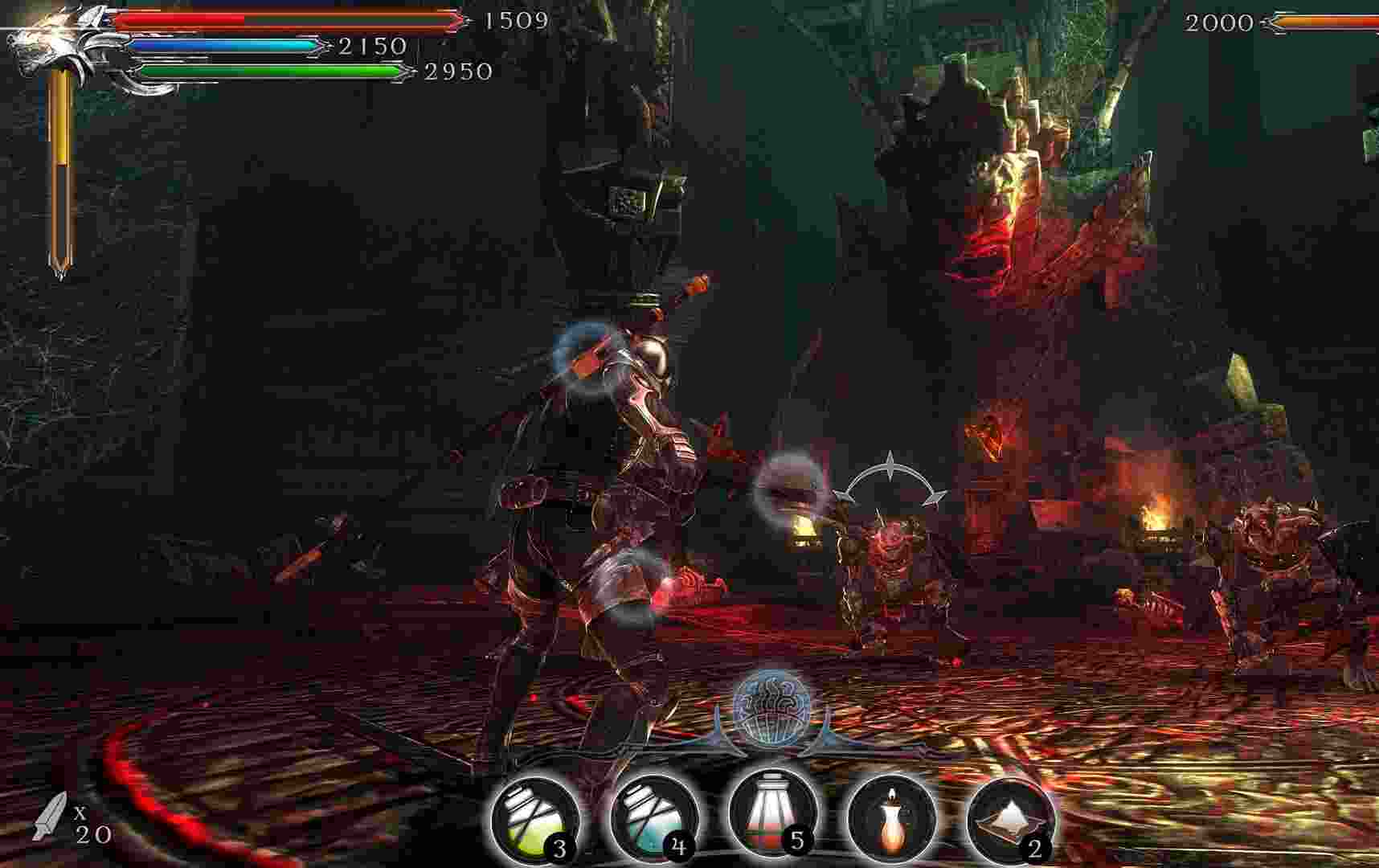Select the throwing knife icon
The image size is (1379, 868).
(50, 815)
